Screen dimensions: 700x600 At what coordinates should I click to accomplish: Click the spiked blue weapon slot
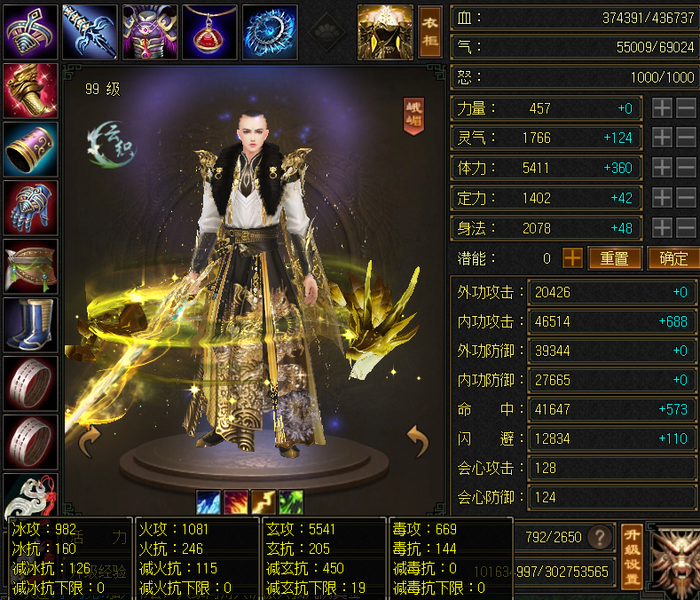[x=90, y=31]
